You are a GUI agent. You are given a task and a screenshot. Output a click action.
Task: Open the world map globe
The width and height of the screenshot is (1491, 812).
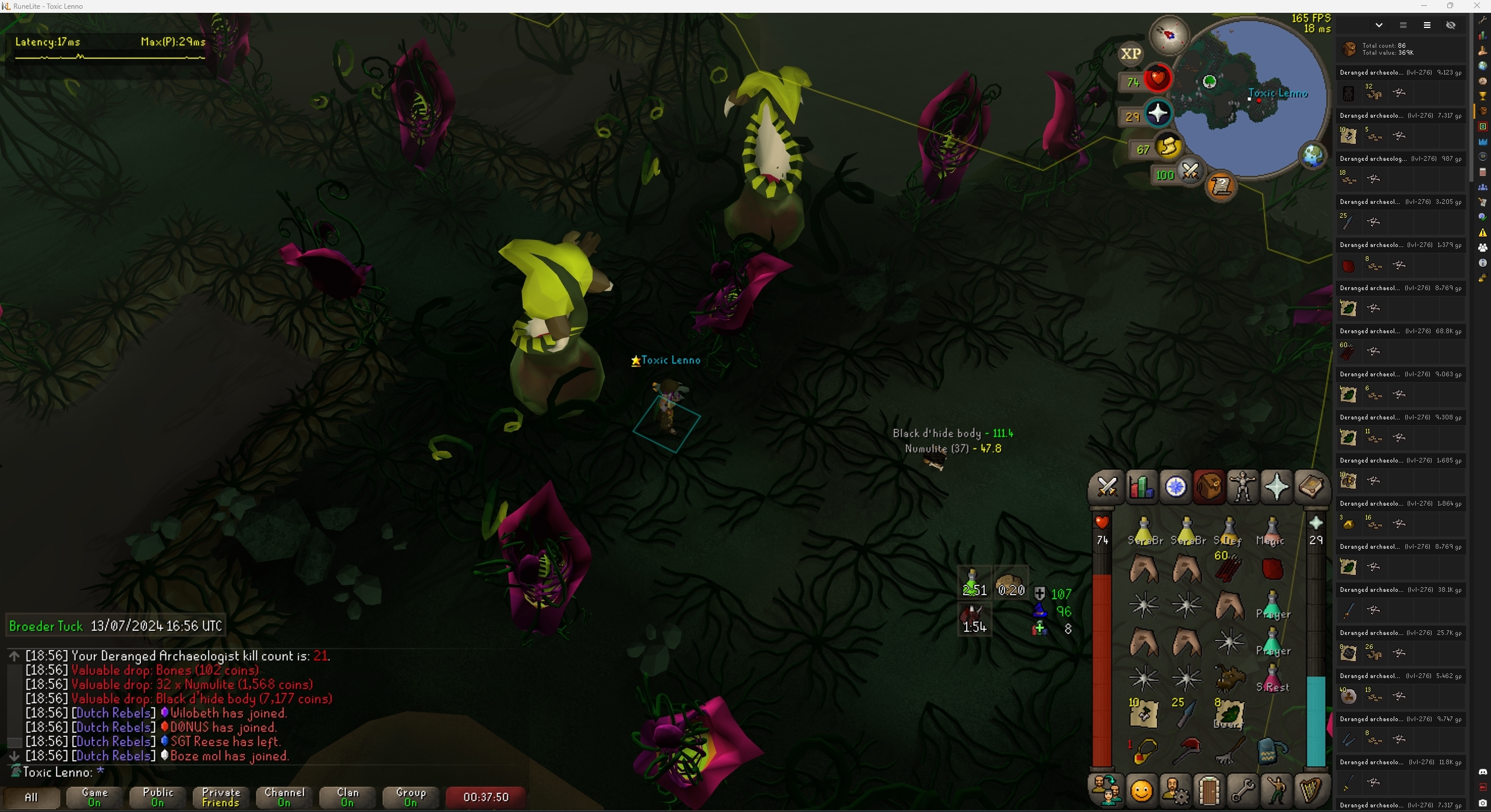pyautogui.click(x=1313, y=156)
